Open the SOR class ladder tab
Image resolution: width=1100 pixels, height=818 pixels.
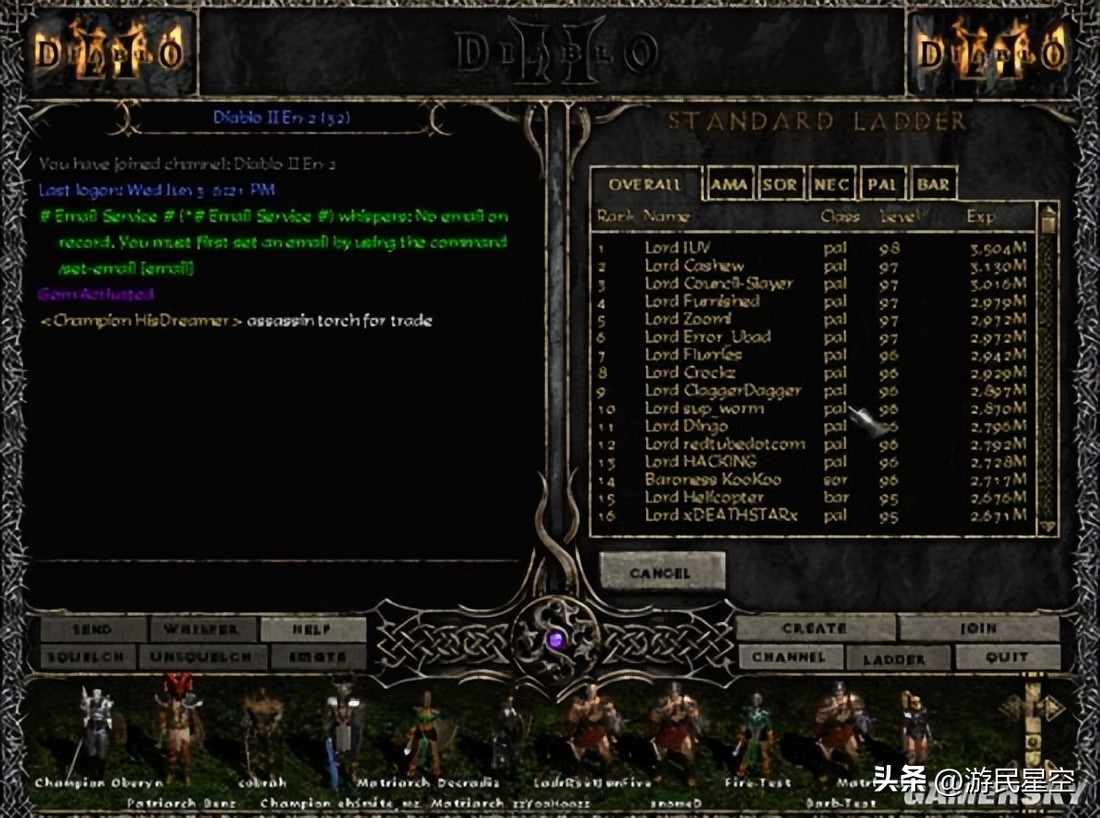780,185
